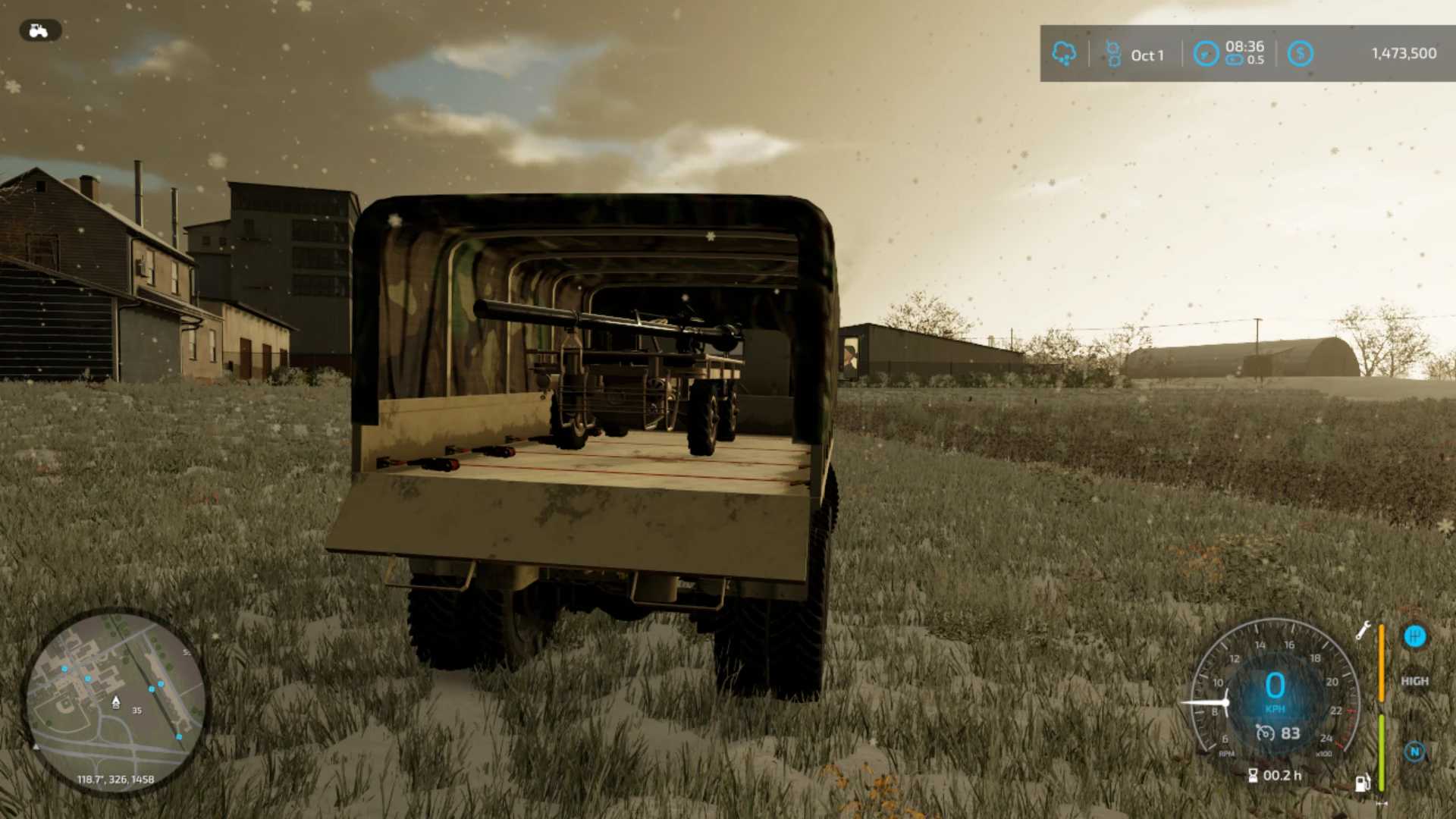Open the snowy weather forecast icon

tap(1064, 54)
